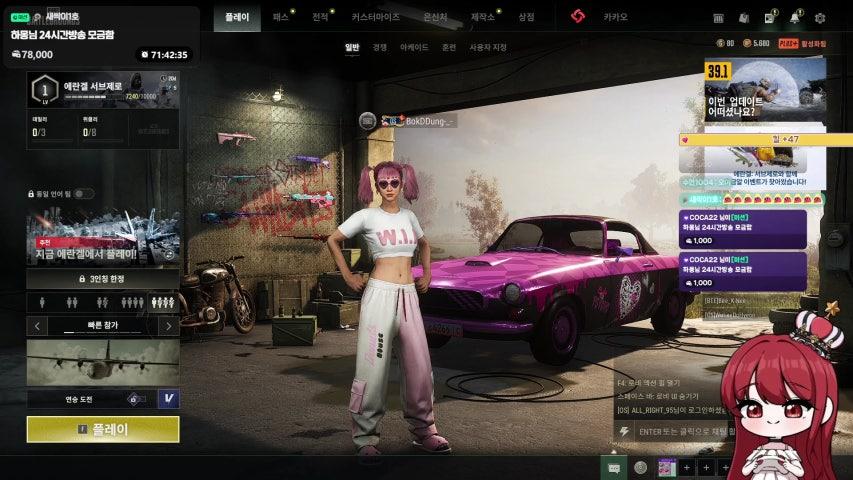Start matchmaking with the yellow 플레이 button

tap(103, 429)
